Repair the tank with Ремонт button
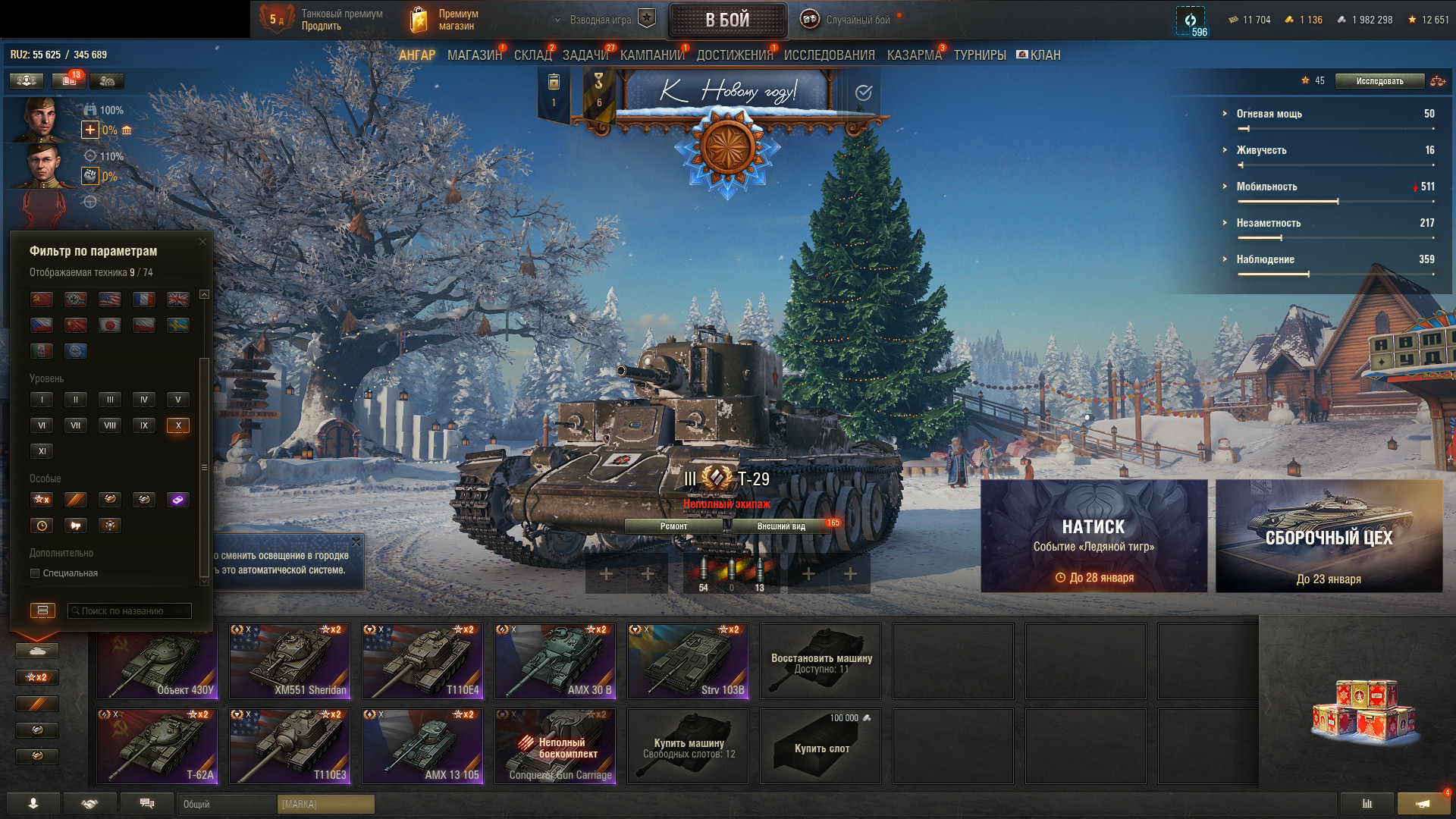This screenshot has height=819, width=1456. [673, 526]
